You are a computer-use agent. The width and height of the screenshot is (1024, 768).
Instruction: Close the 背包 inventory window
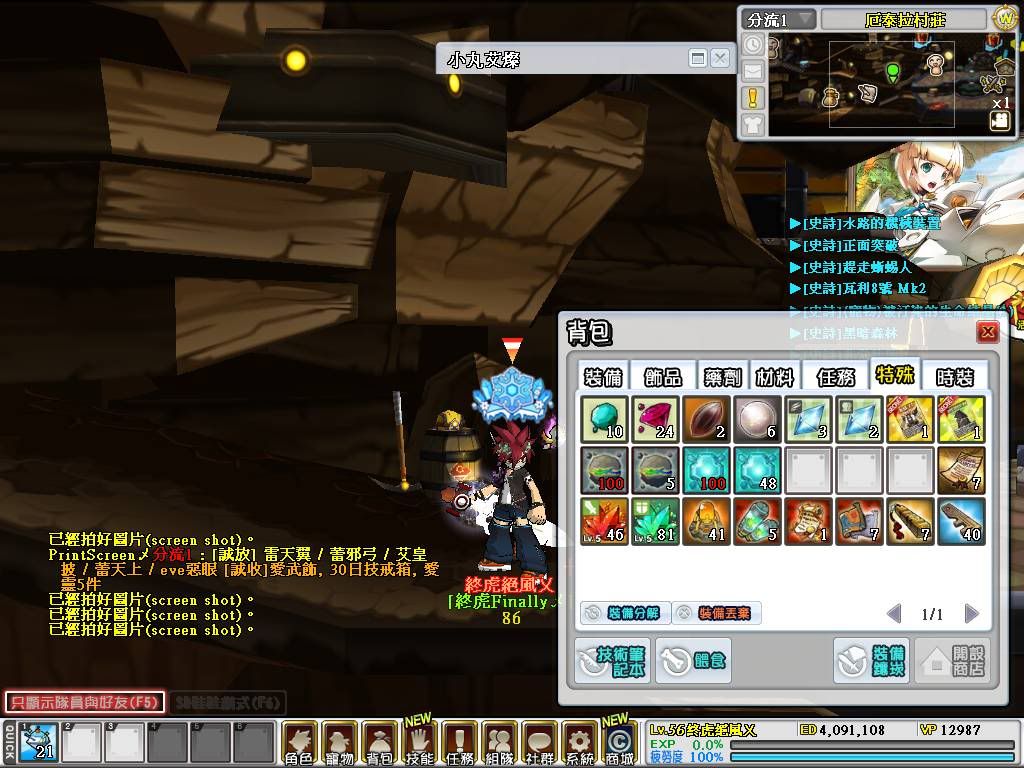pos(988,332)
